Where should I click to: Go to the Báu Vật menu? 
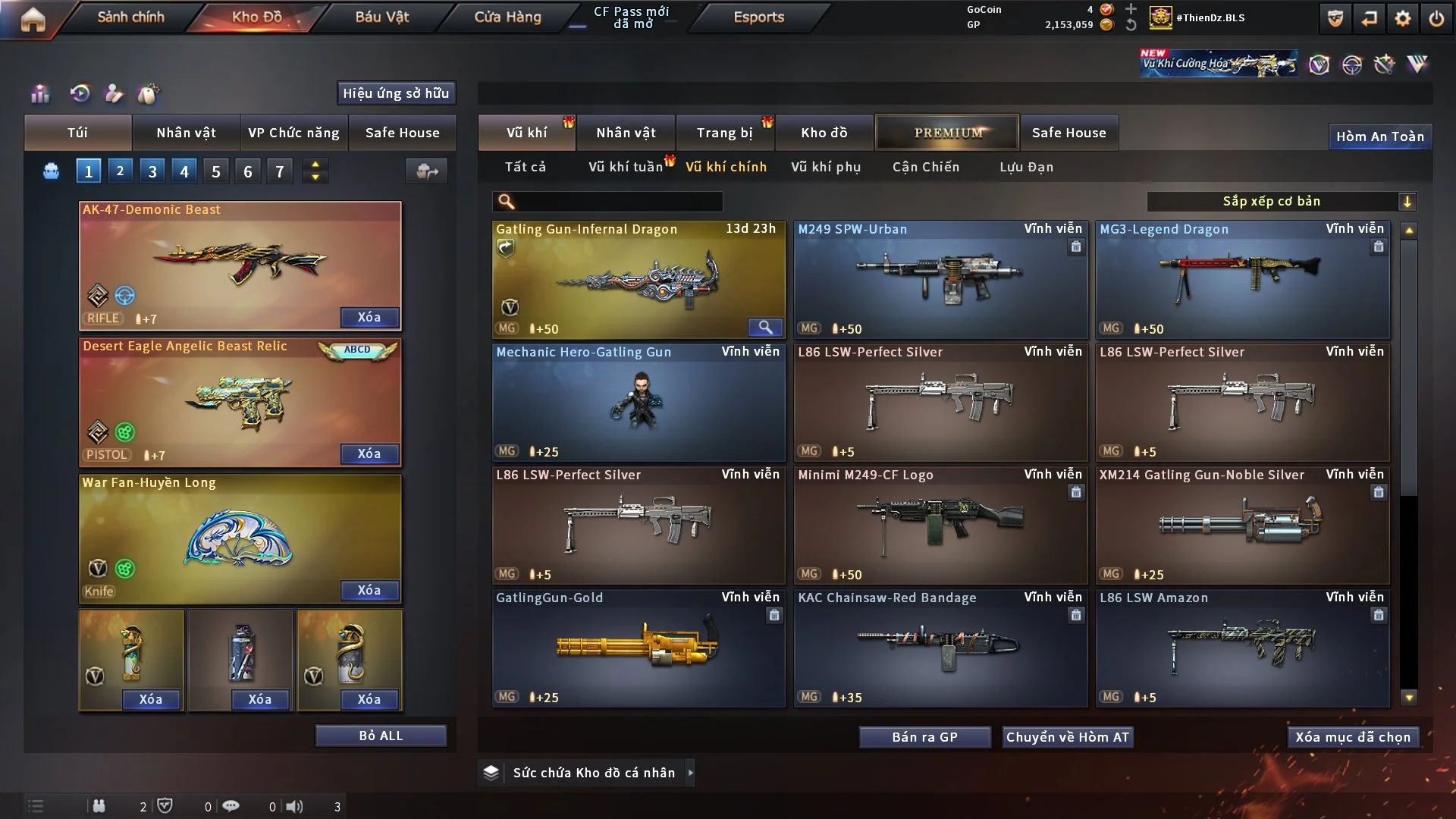381,17
